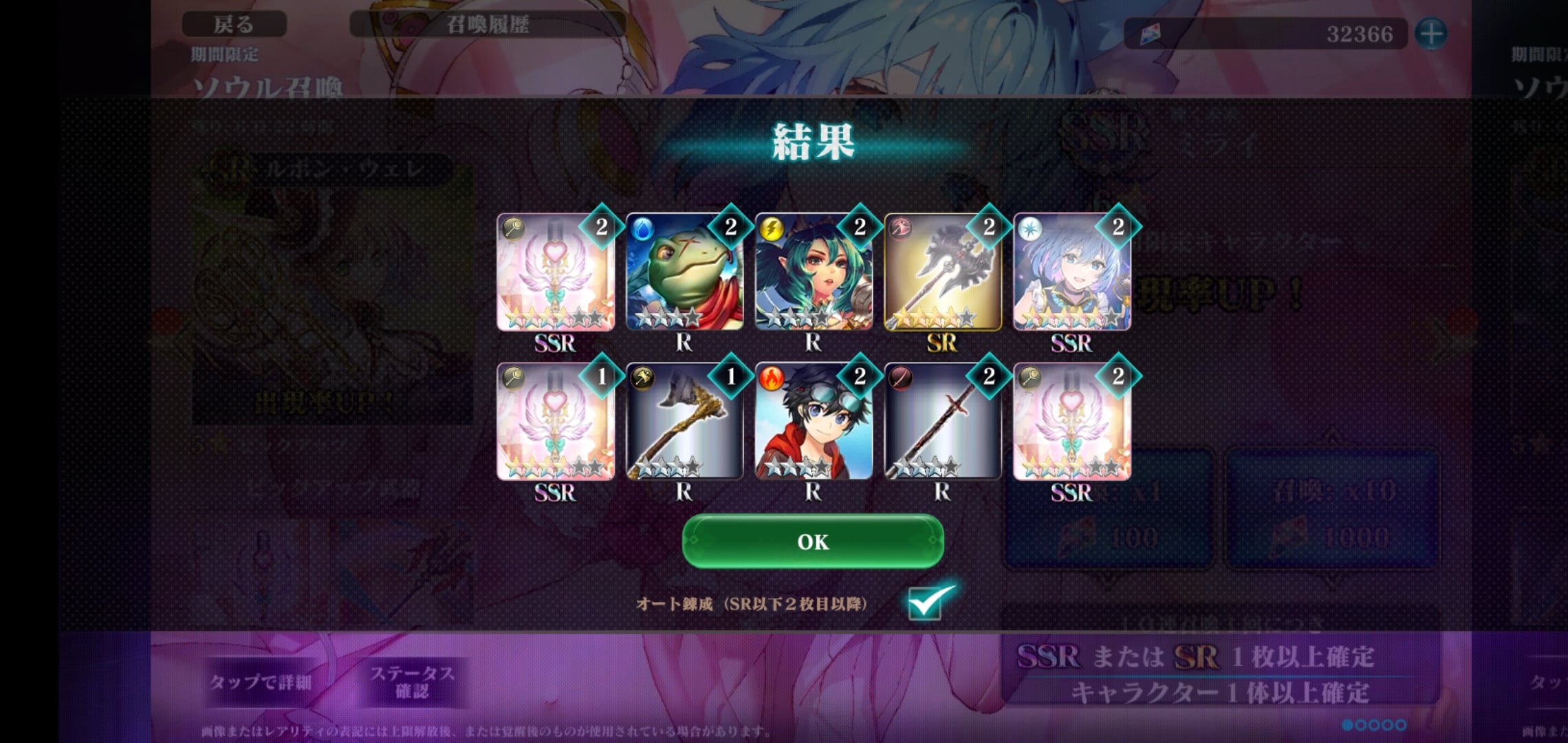Choose the dark sword R weapon card
The height and width of the screenshot is (743, 1568).
(x=942, y=422)
